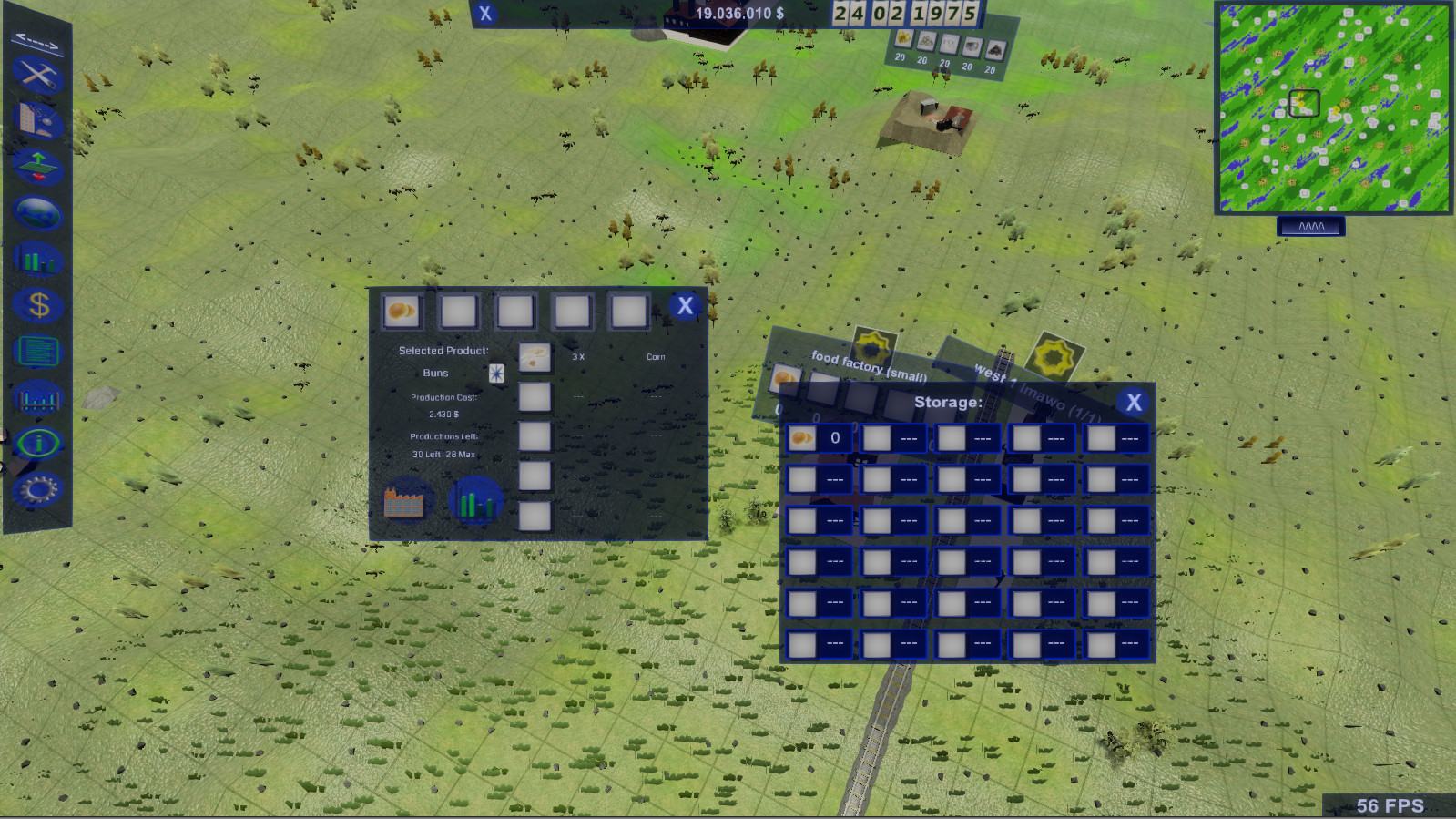Viewport: 1456px width, 819px height.
Task: Open the minimap
Action: [1333, 107]
